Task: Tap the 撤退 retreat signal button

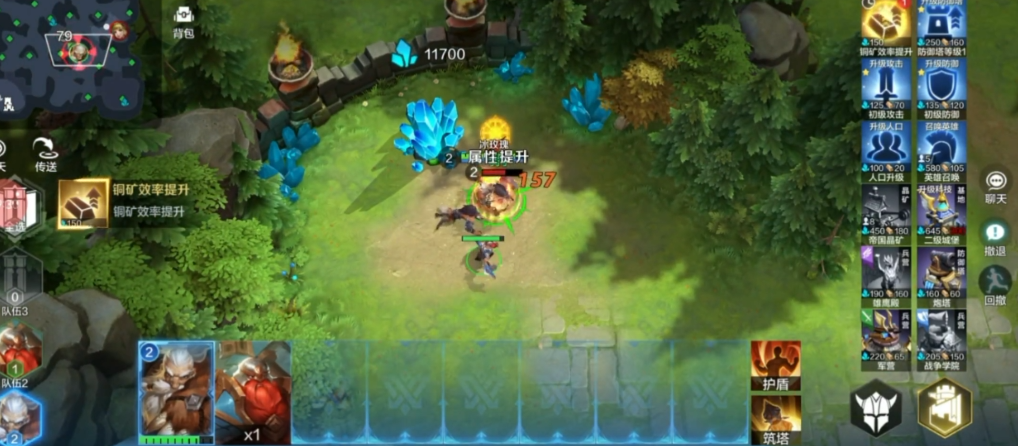Action: 995,235
